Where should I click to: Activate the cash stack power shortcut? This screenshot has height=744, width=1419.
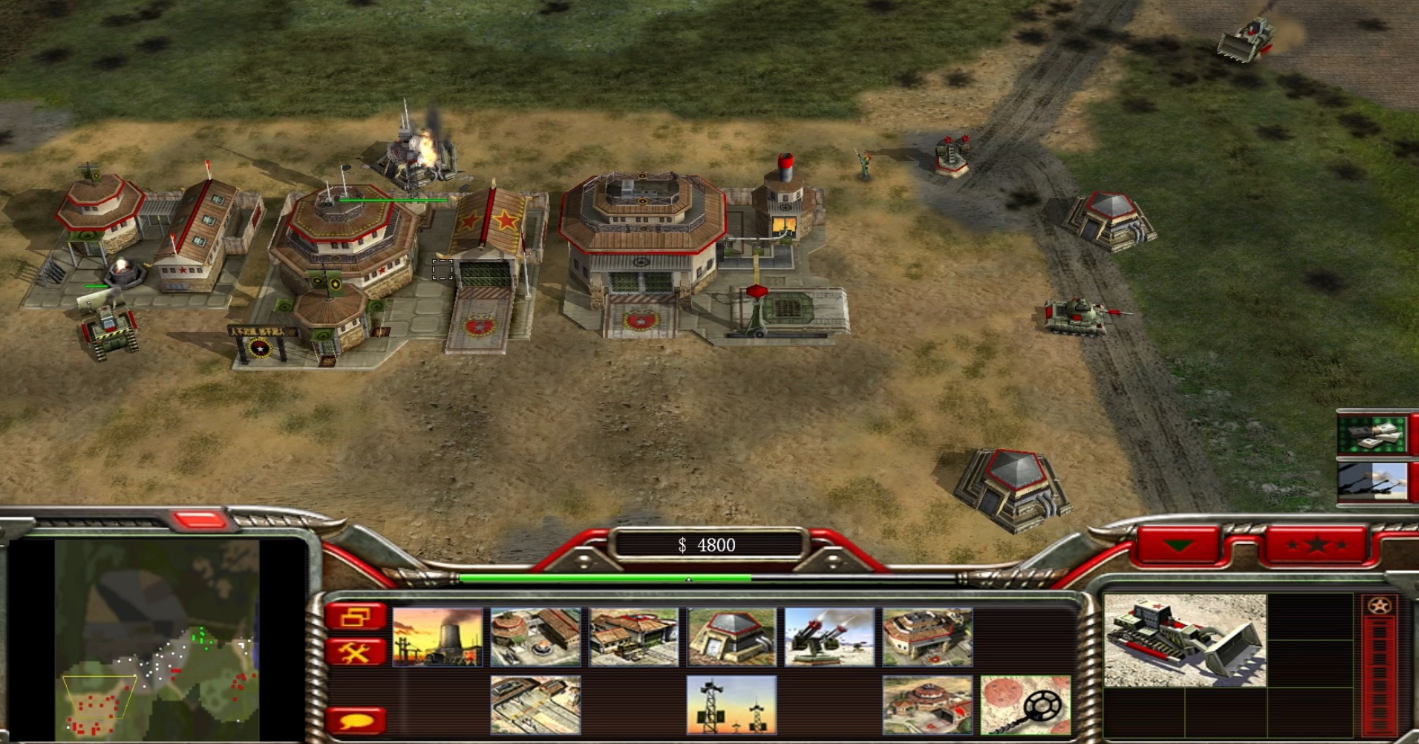coord(1372,434)
